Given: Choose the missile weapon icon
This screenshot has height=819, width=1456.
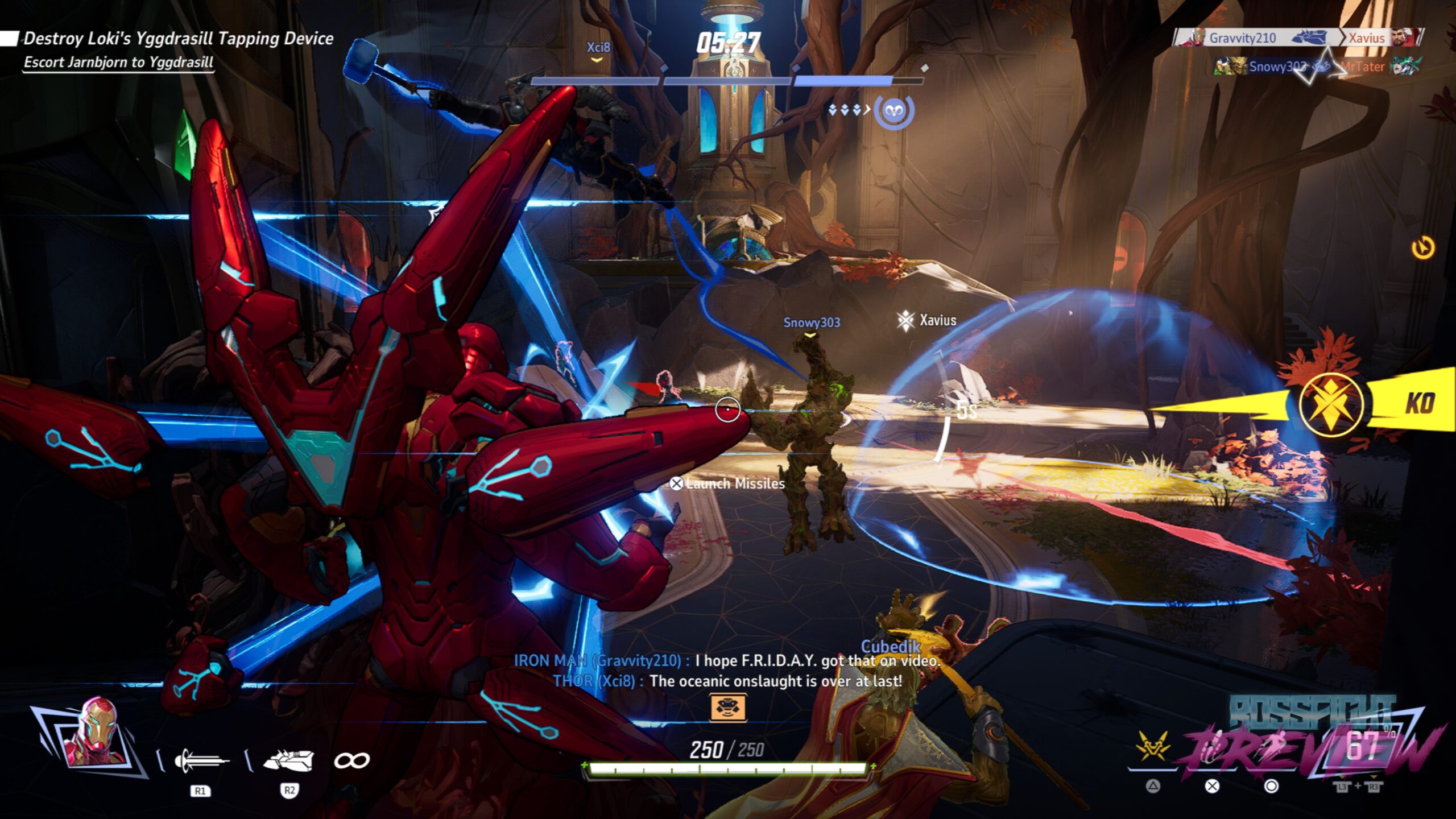Looking at the screenshot, I should [289, 760].
